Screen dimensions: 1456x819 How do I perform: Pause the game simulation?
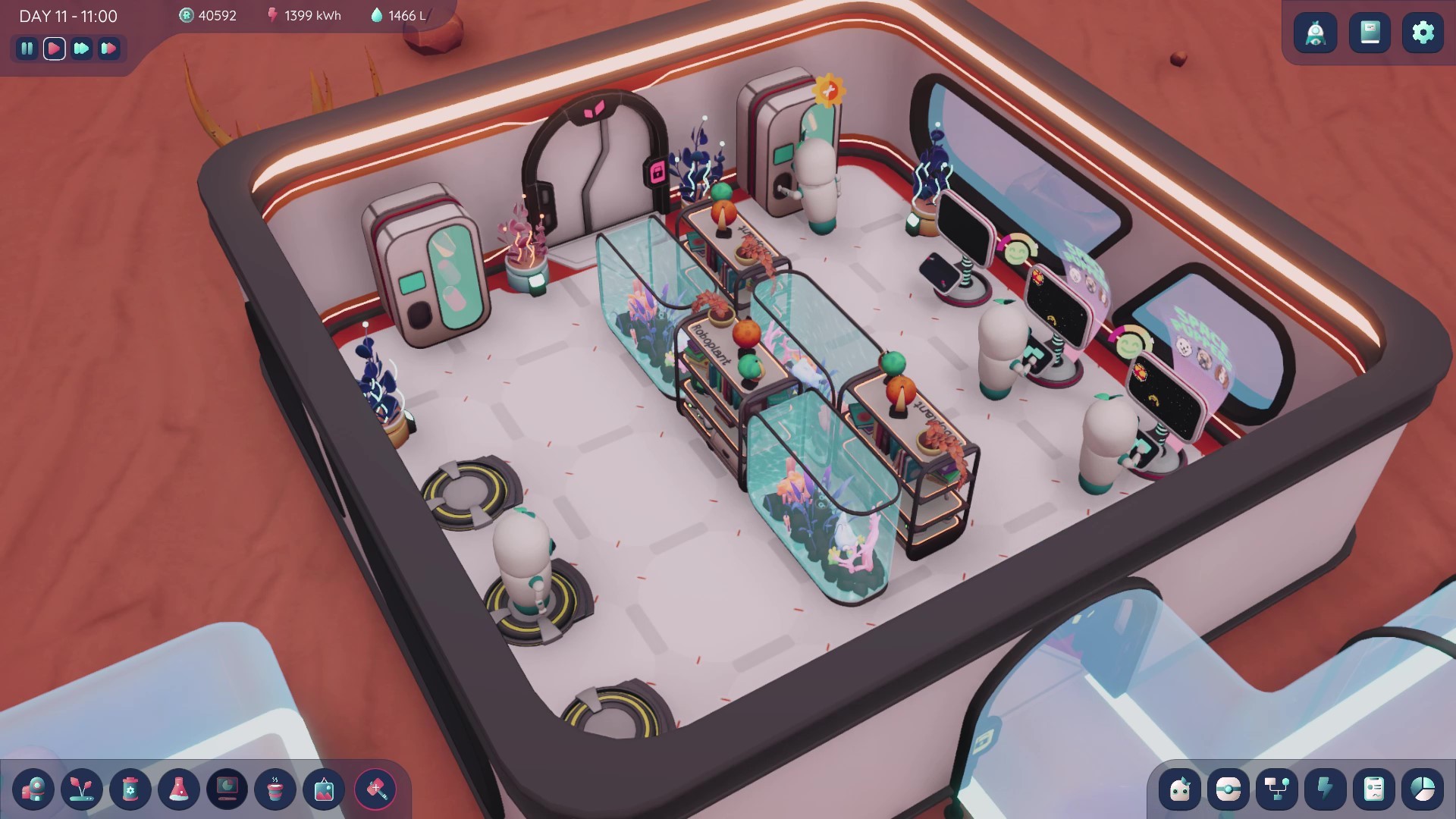(27, 49)
